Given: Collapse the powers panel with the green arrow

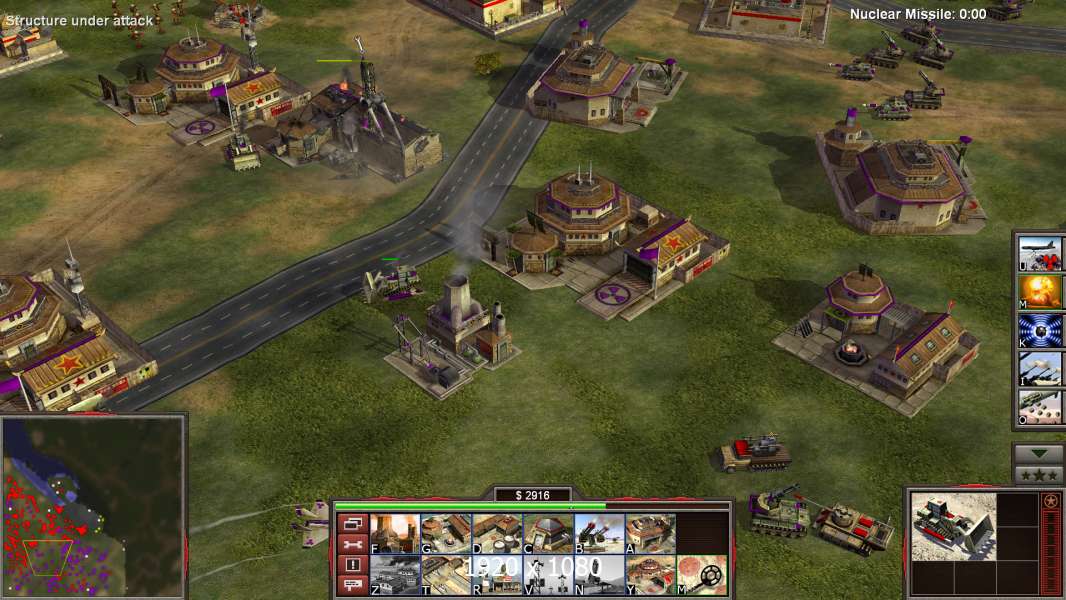Looking at the screenshot, I should (1038, 453).
